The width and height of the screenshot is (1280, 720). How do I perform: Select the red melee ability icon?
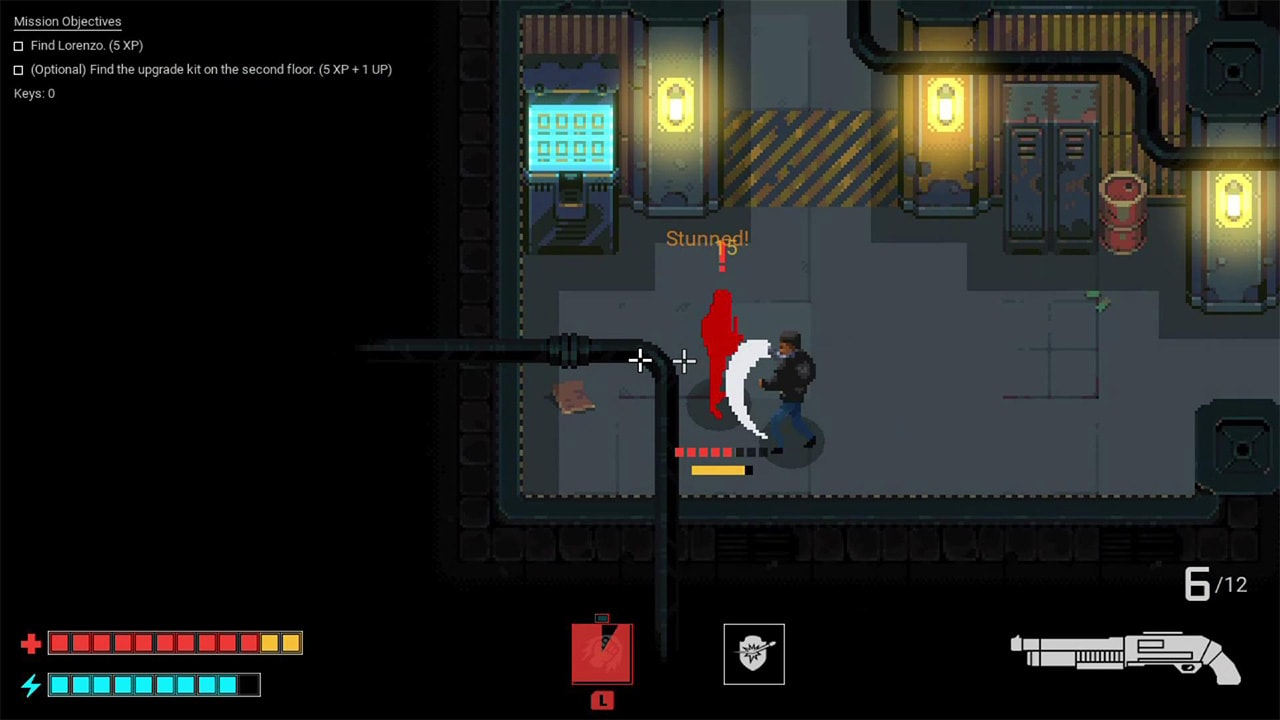(601, 654)
